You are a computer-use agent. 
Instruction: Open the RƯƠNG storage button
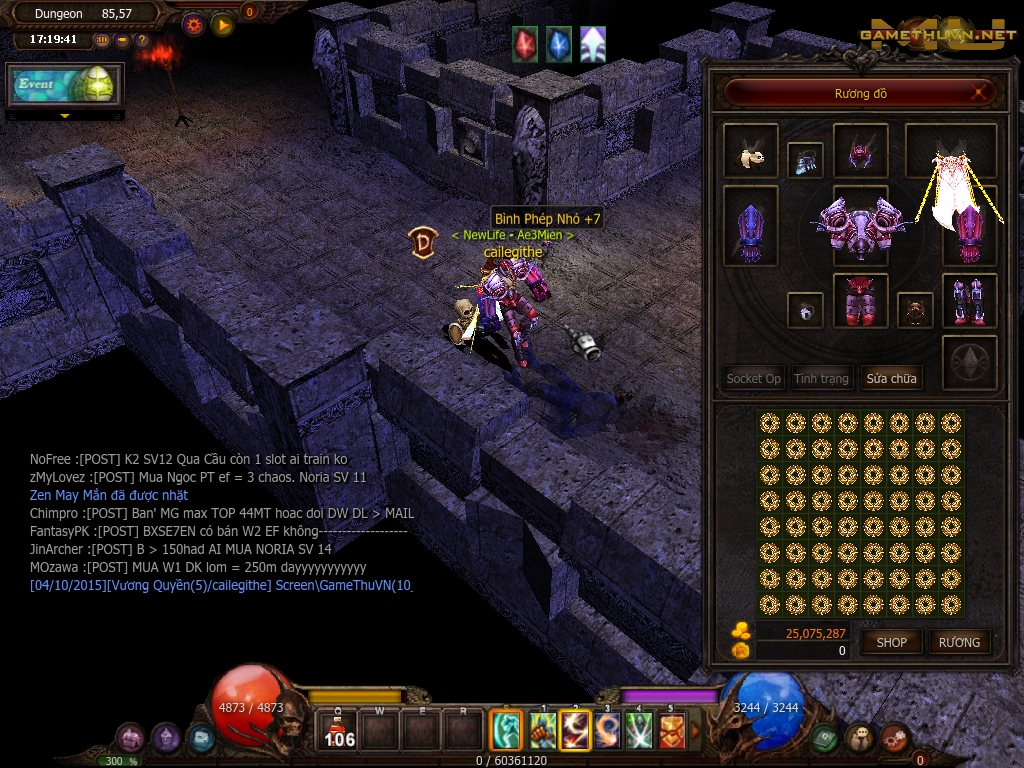tap(959, 642)
